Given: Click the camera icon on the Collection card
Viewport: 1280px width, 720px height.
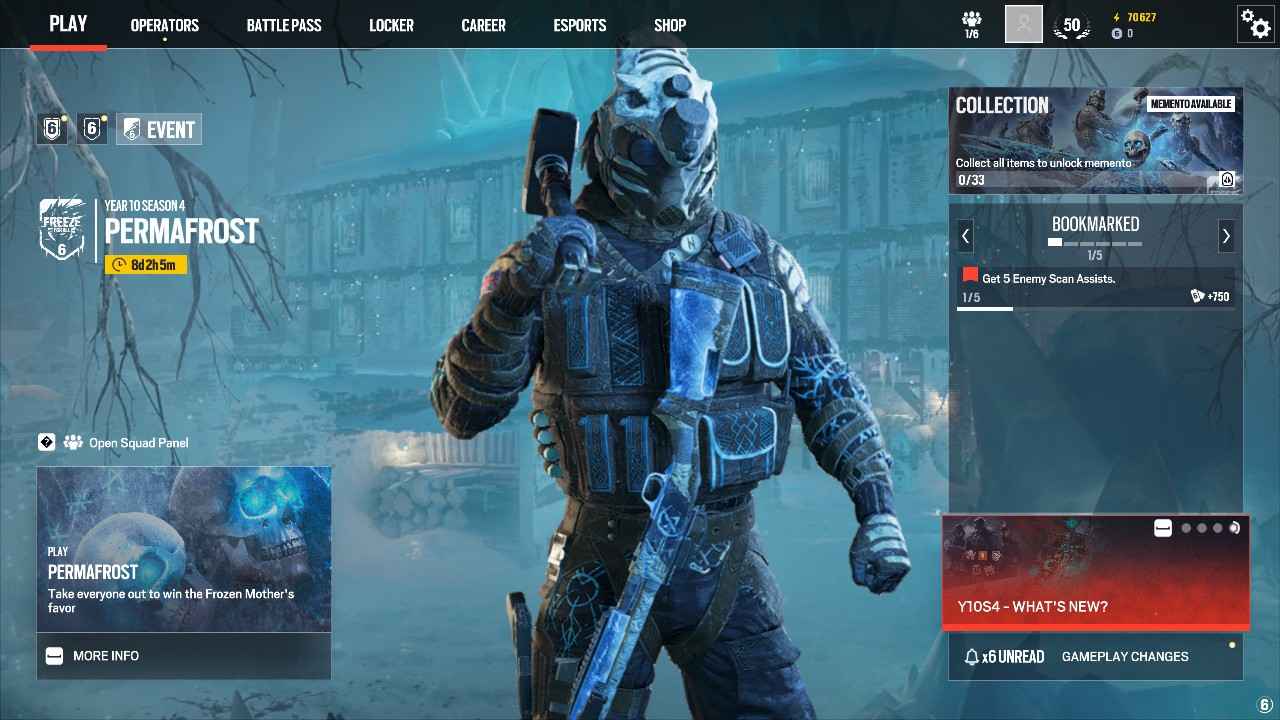Looking at the screenshot, I should [x=1227, y=179].
